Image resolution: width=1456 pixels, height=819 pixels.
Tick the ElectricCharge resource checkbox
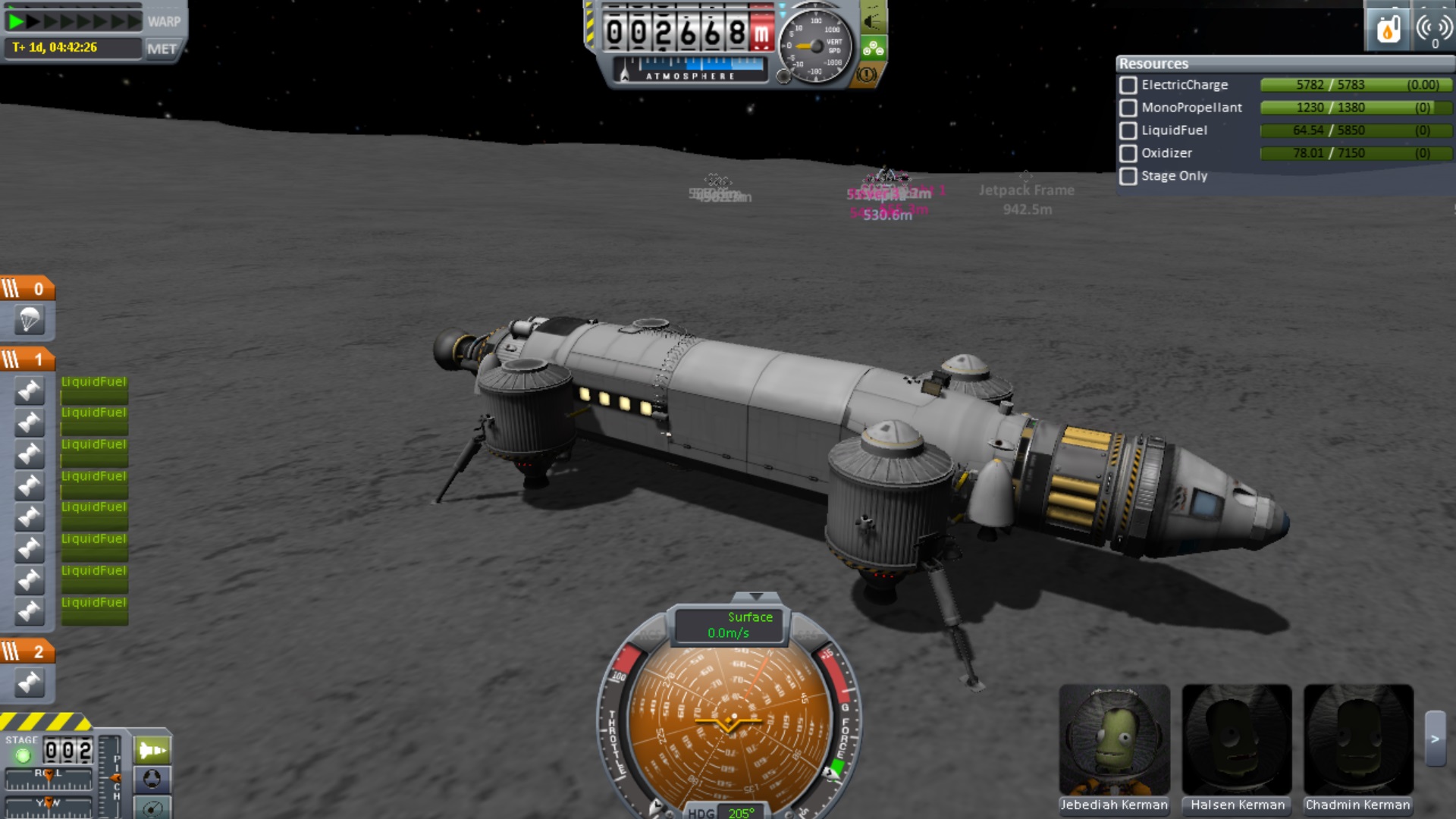point(1128,85)
